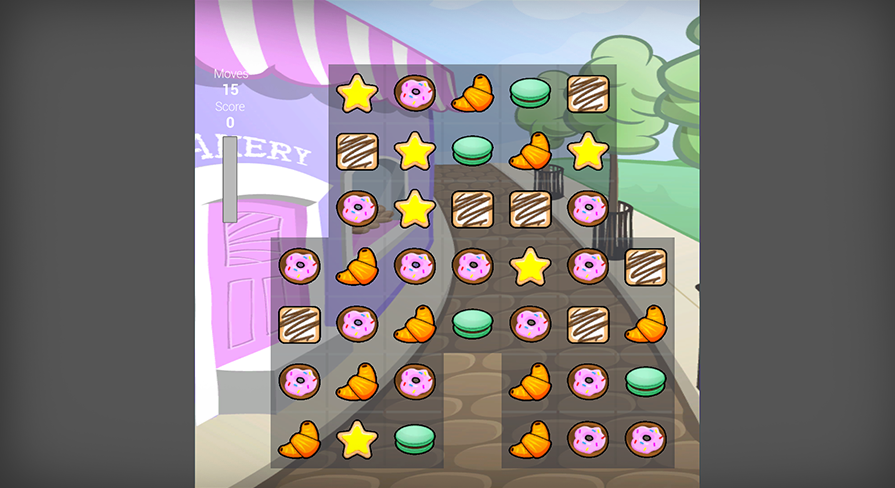Tap the chocolate tile directly above a croissant
The height and width of the screenshot is (488, 895).
coord(646,266)
